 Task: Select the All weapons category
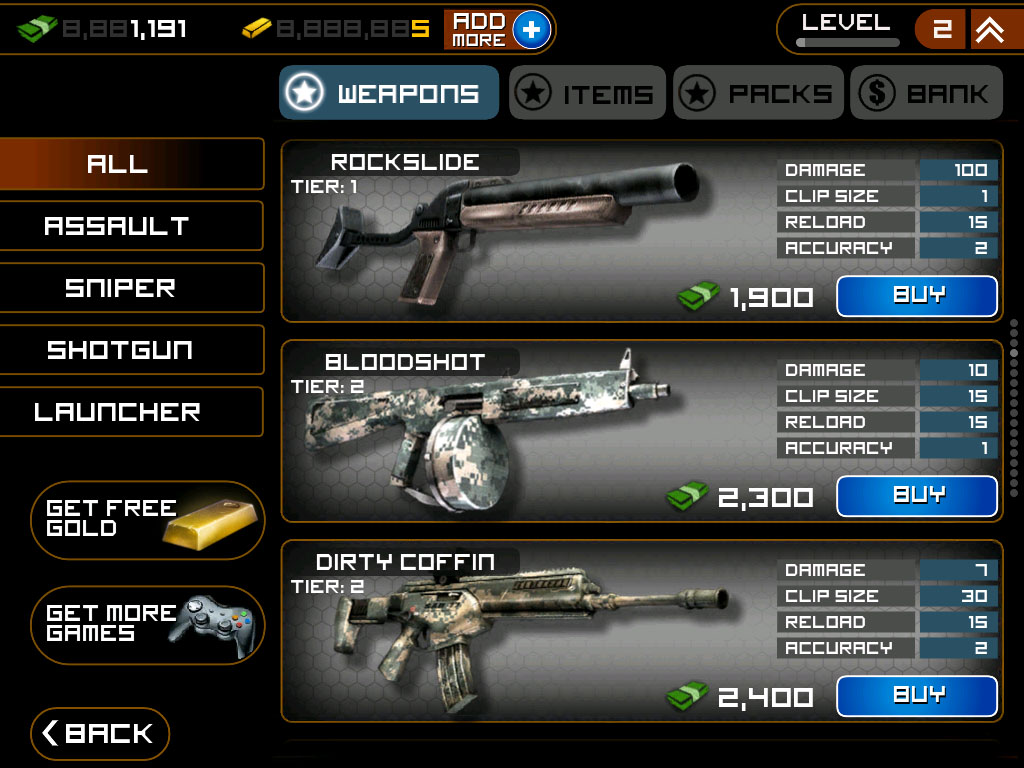[118, 164]
